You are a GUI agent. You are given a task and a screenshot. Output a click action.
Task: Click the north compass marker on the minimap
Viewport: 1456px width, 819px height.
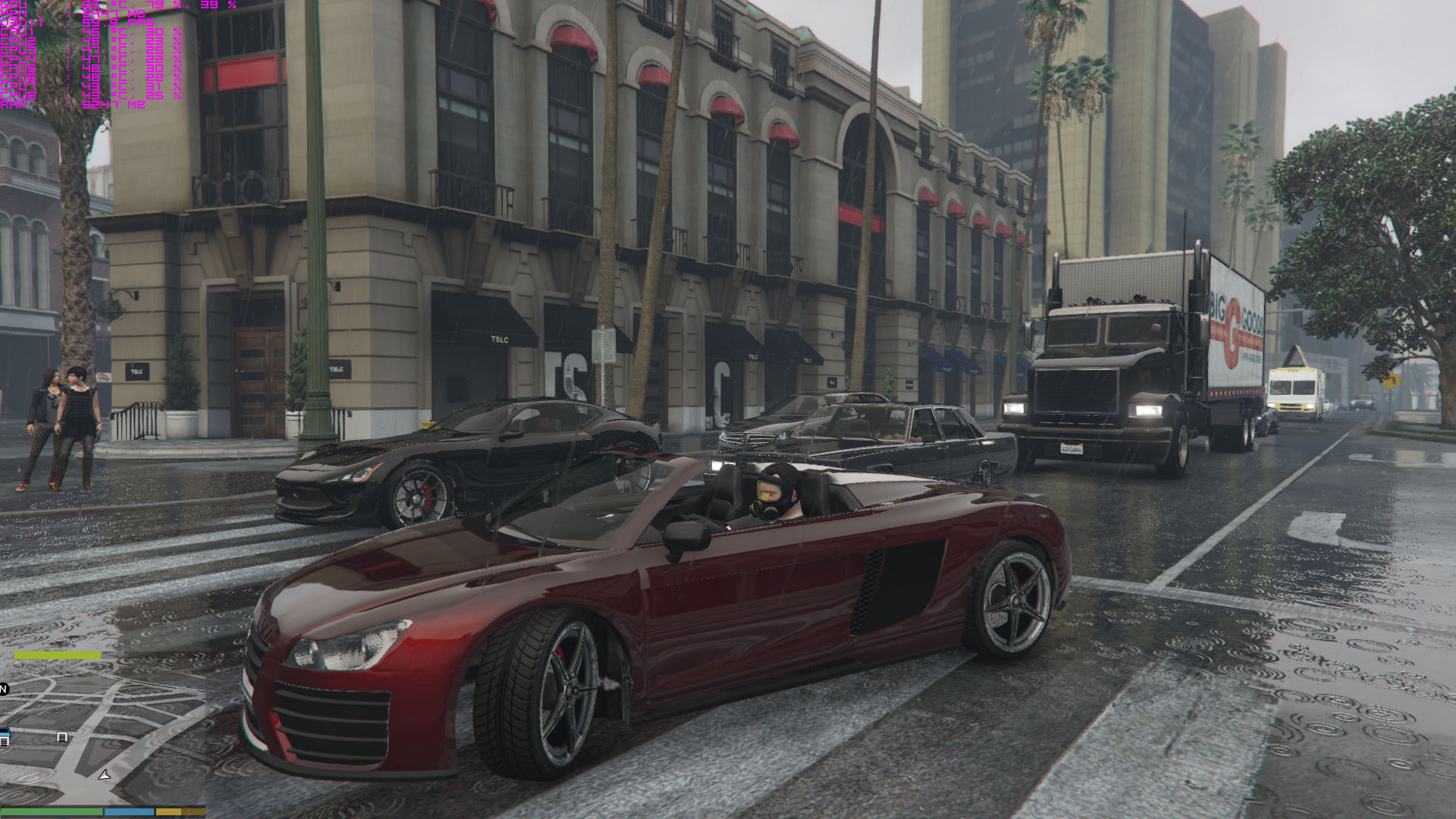click(4, 689)
